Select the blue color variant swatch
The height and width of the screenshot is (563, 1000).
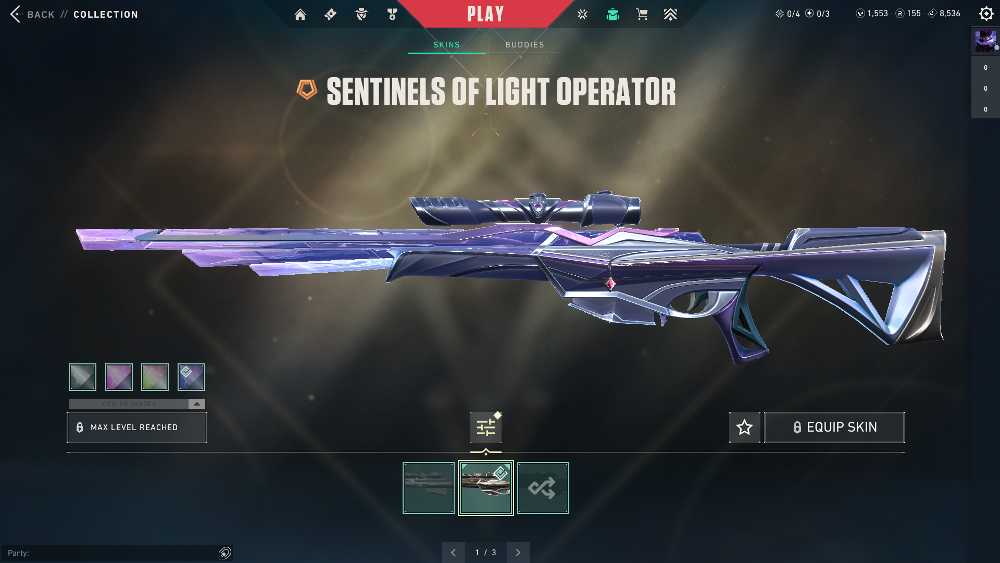pos(191,377)
